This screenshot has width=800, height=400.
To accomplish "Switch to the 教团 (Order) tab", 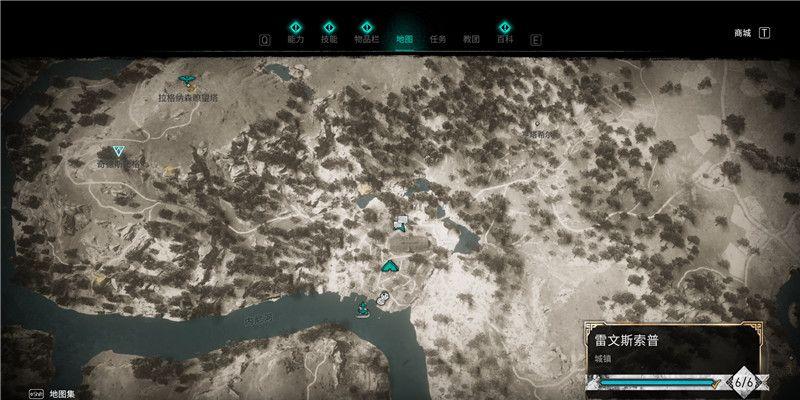I will 471,40.
